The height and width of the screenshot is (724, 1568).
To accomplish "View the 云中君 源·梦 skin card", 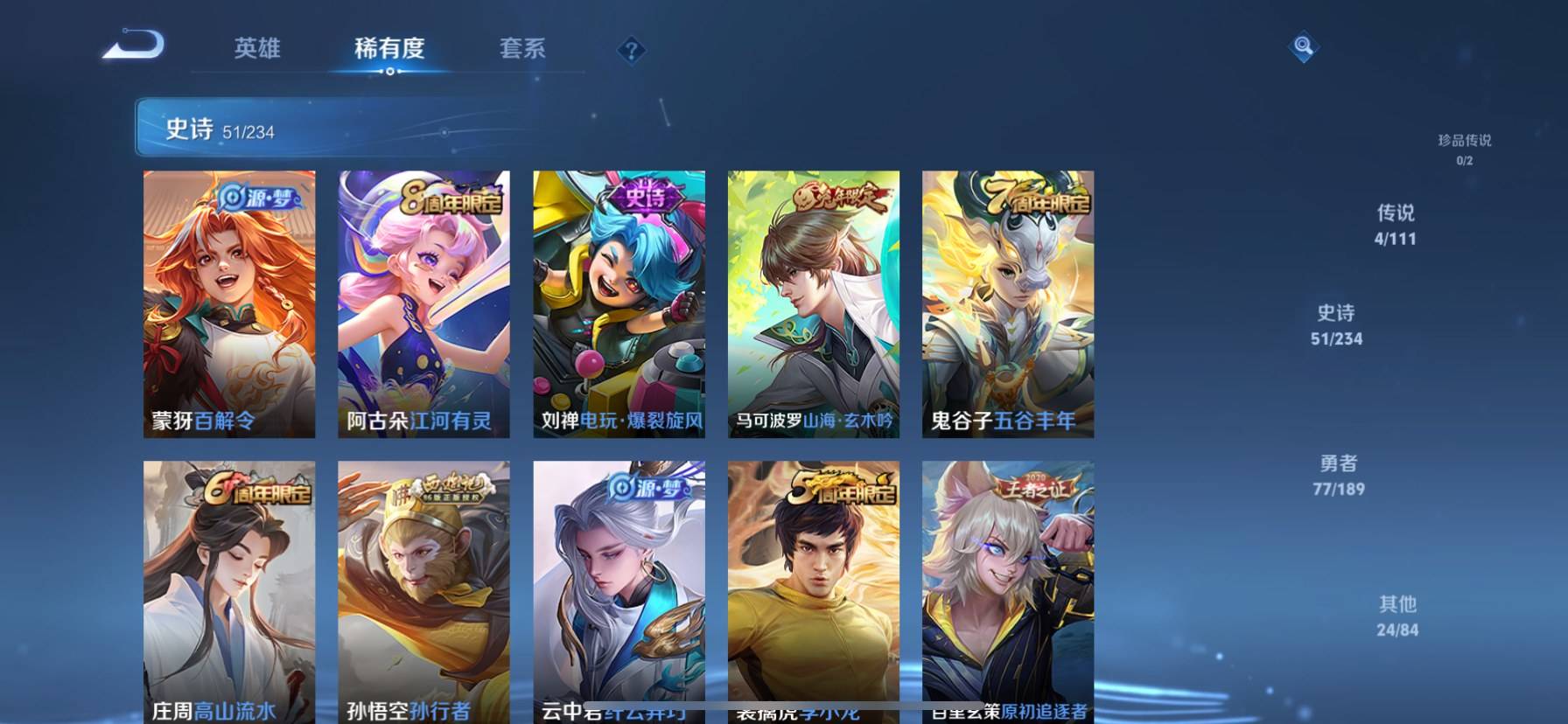I will point(619,592).
